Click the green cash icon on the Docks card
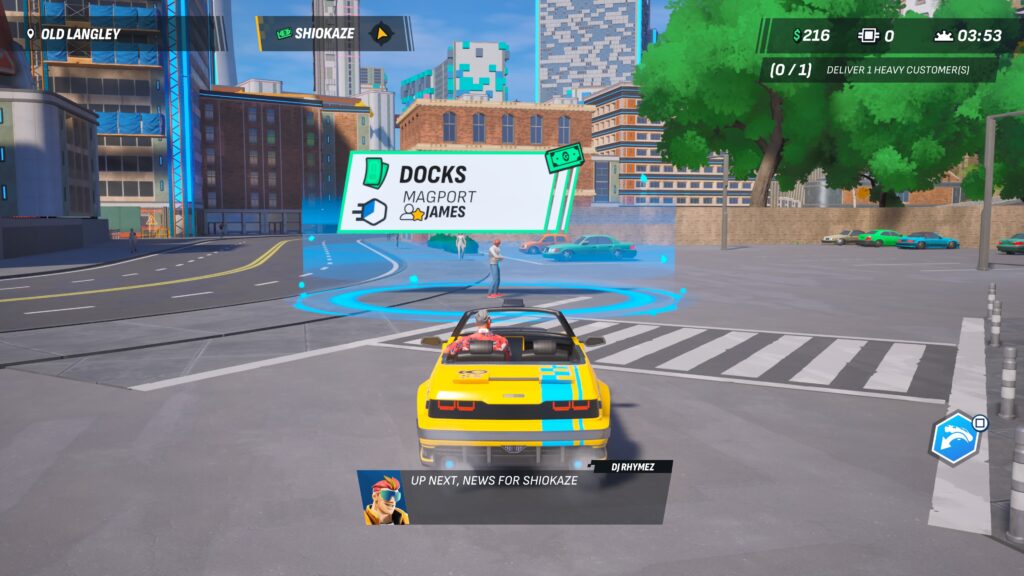The image size is (1024, 576). click(564, 158)
